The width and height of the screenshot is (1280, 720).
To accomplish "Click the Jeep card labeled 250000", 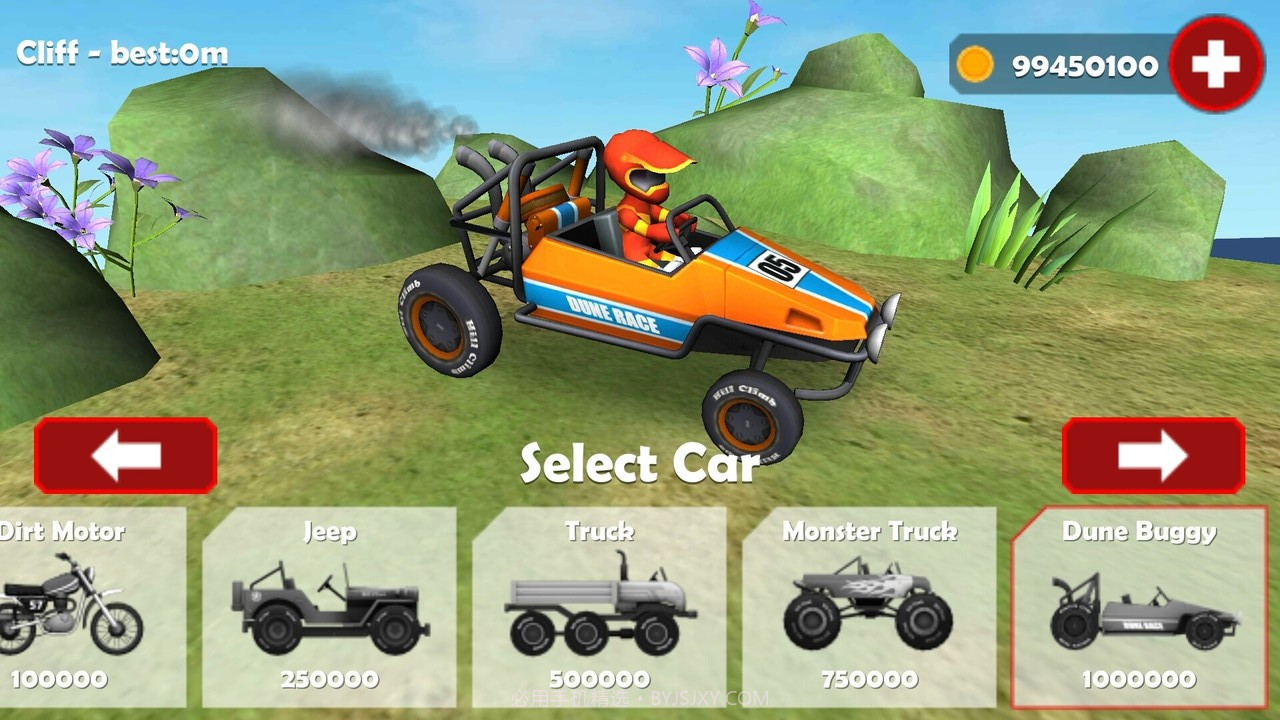I will [x=330, y=680].
